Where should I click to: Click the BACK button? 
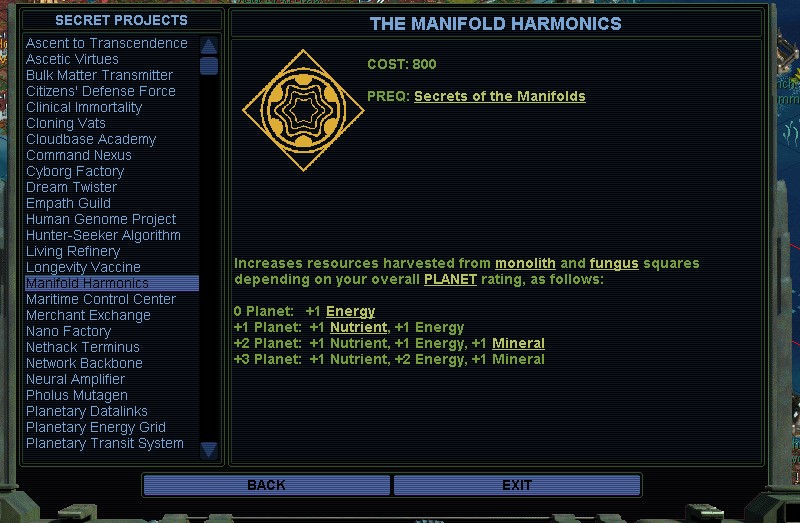pyautogui.click(x=266, y=485)
